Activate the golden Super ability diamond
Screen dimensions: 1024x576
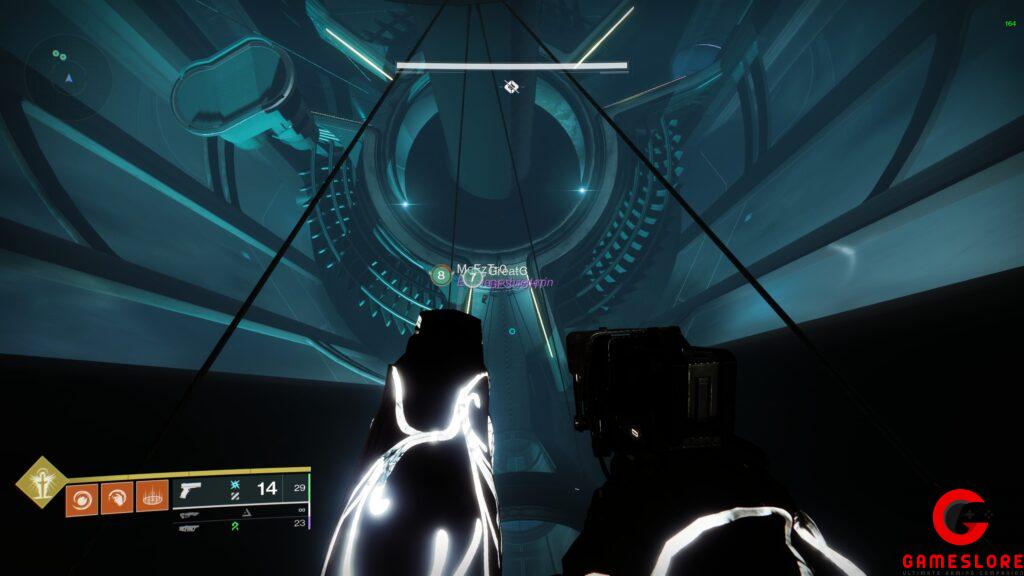[41, 482]
